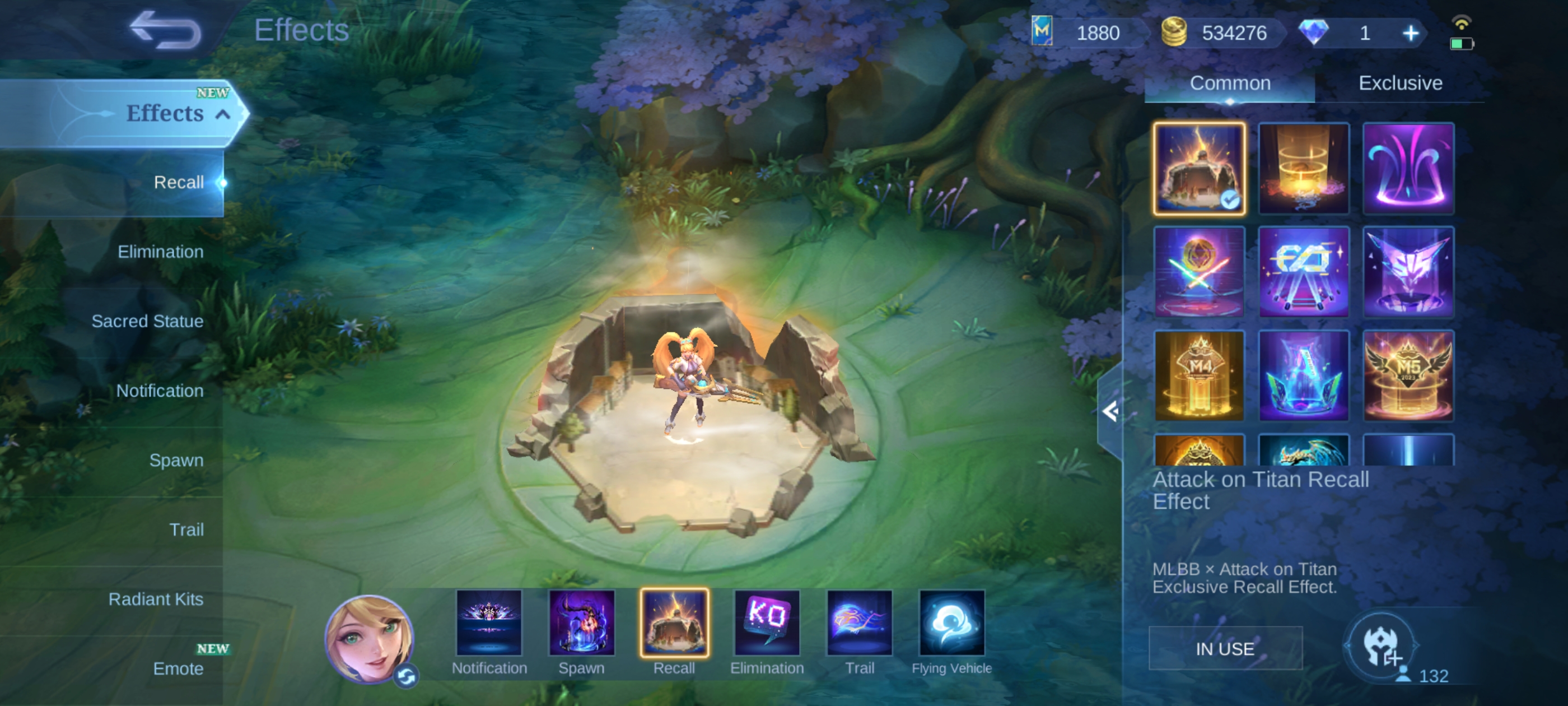Collapse the Effects category header
The image size is (1568, 706).
223,114
